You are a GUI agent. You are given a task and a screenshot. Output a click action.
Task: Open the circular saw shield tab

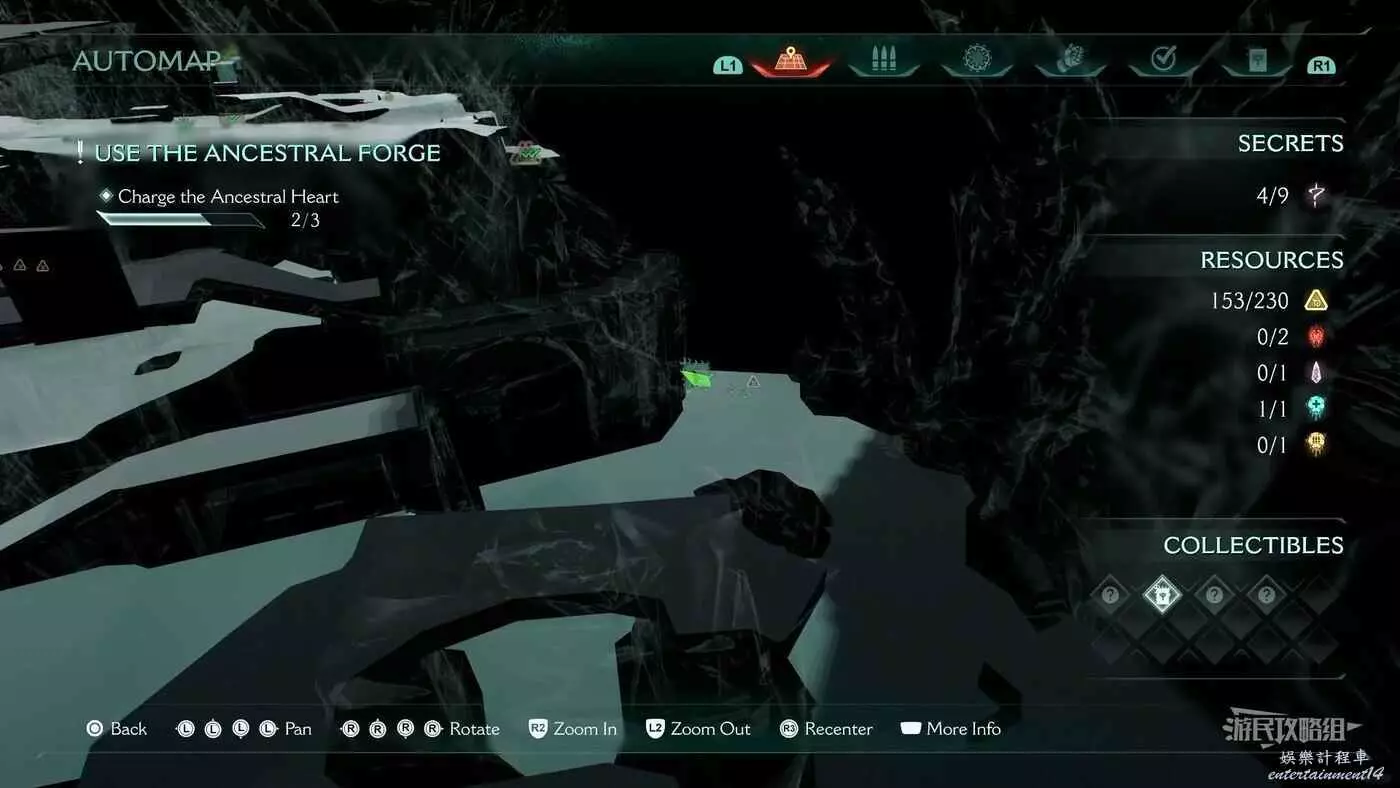976,60
